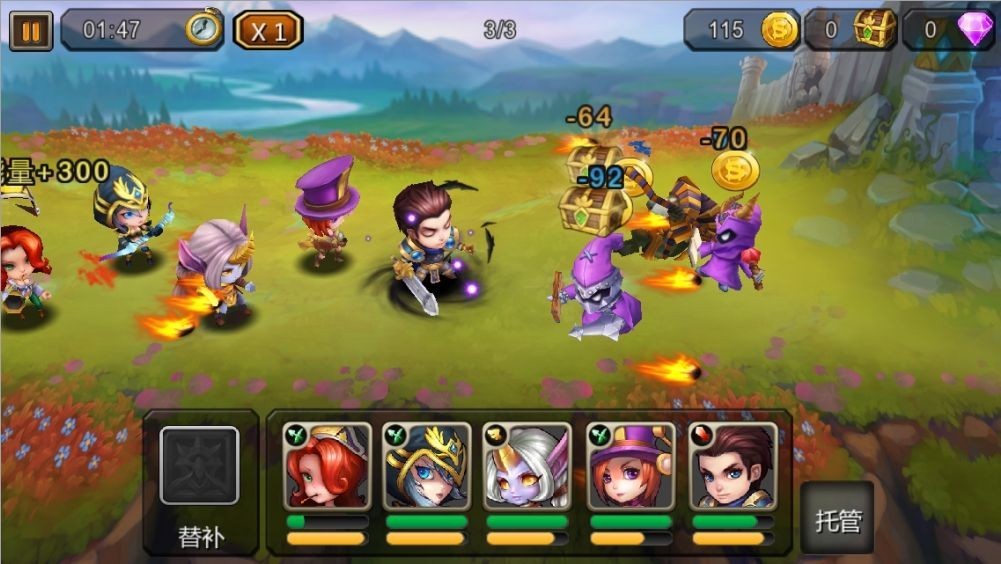Select the brown-haired swordsman portrait
Viewport: 1001px width, 564px height.
click(x=733, y=465)
